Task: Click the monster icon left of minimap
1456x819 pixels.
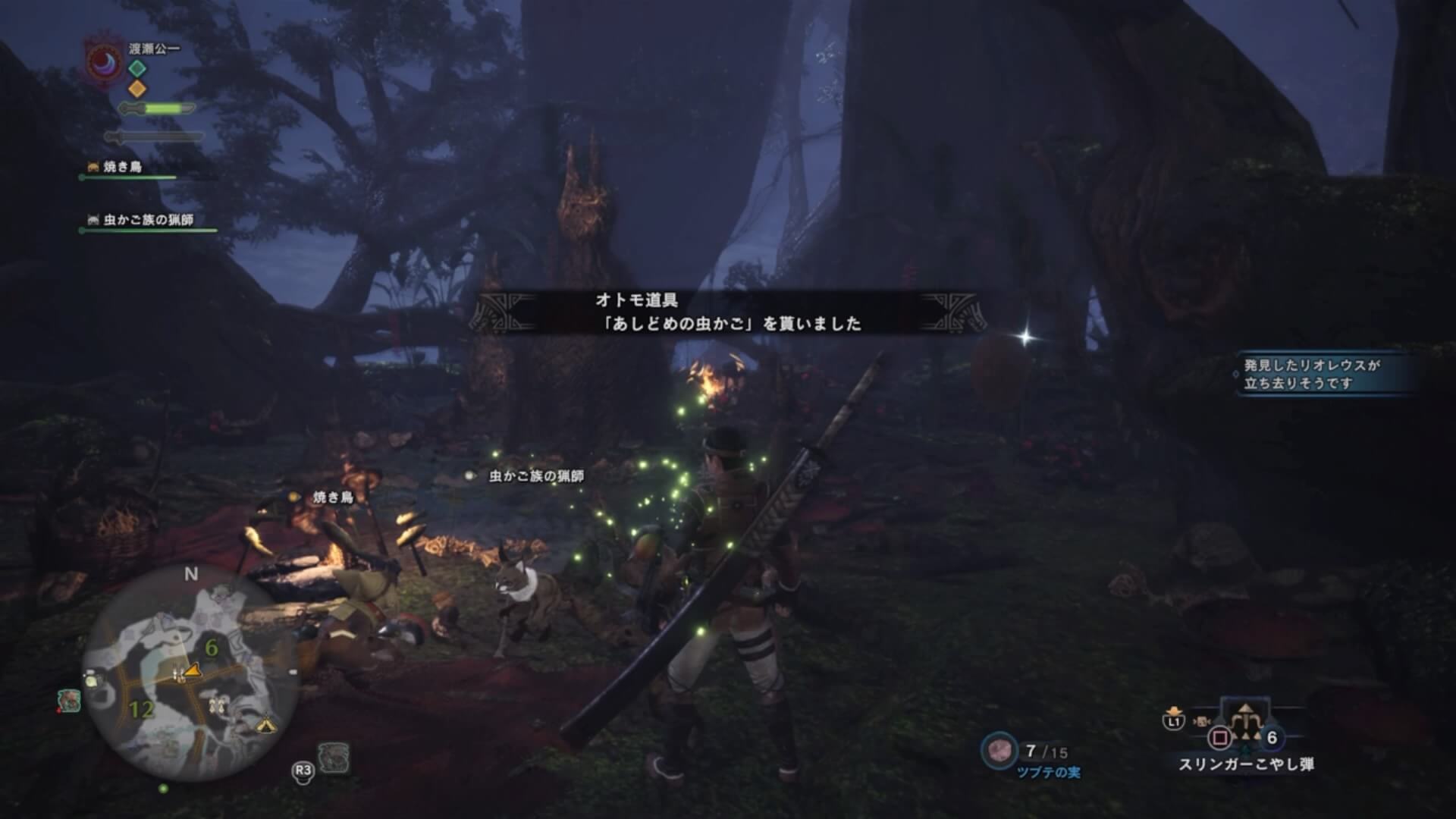Action: coord(69,700)
